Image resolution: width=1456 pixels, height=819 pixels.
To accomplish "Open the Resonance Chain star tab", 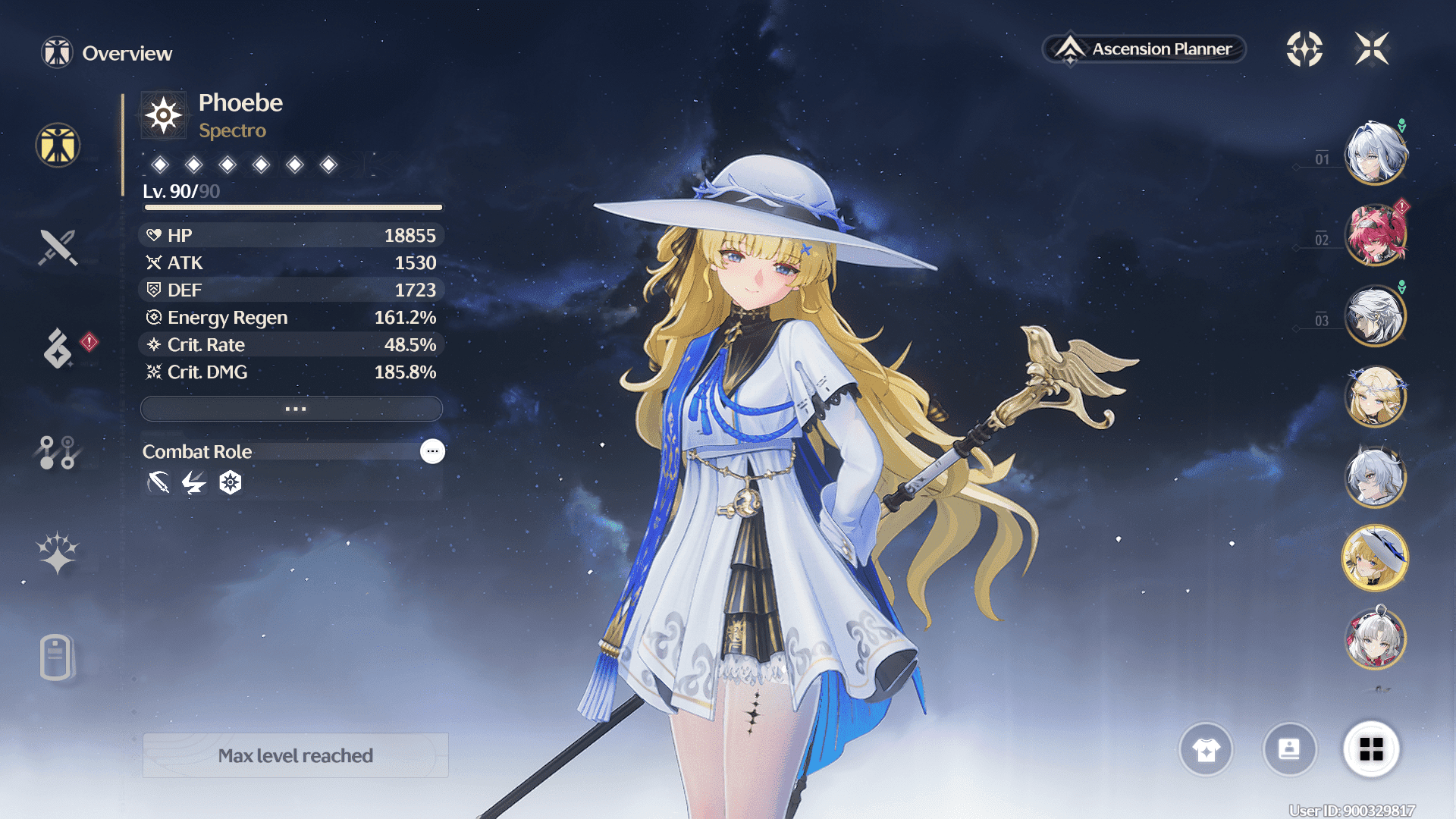I will tap(58, 552).
